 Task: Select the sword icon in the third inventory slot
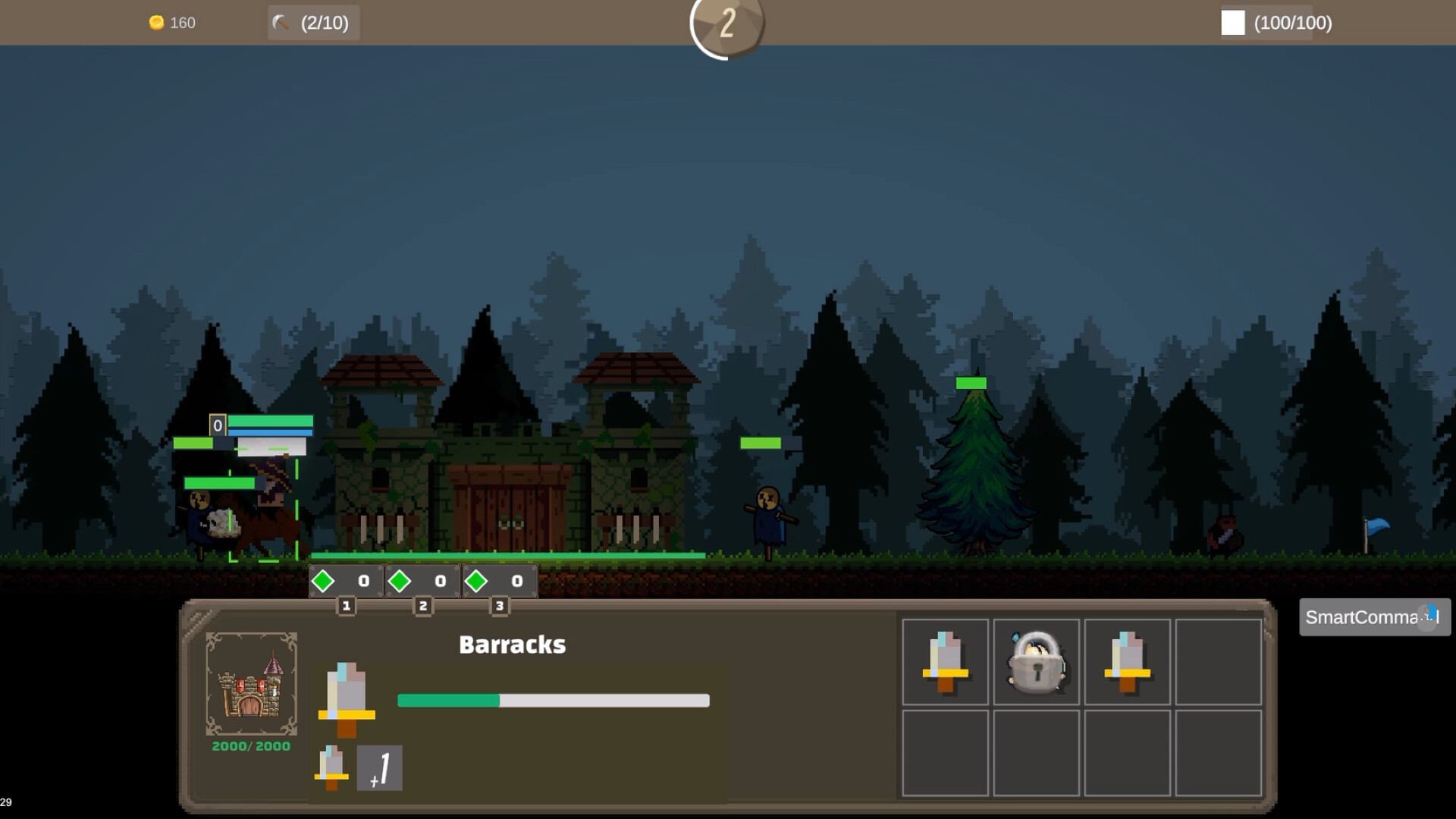tap(1127, 661)
